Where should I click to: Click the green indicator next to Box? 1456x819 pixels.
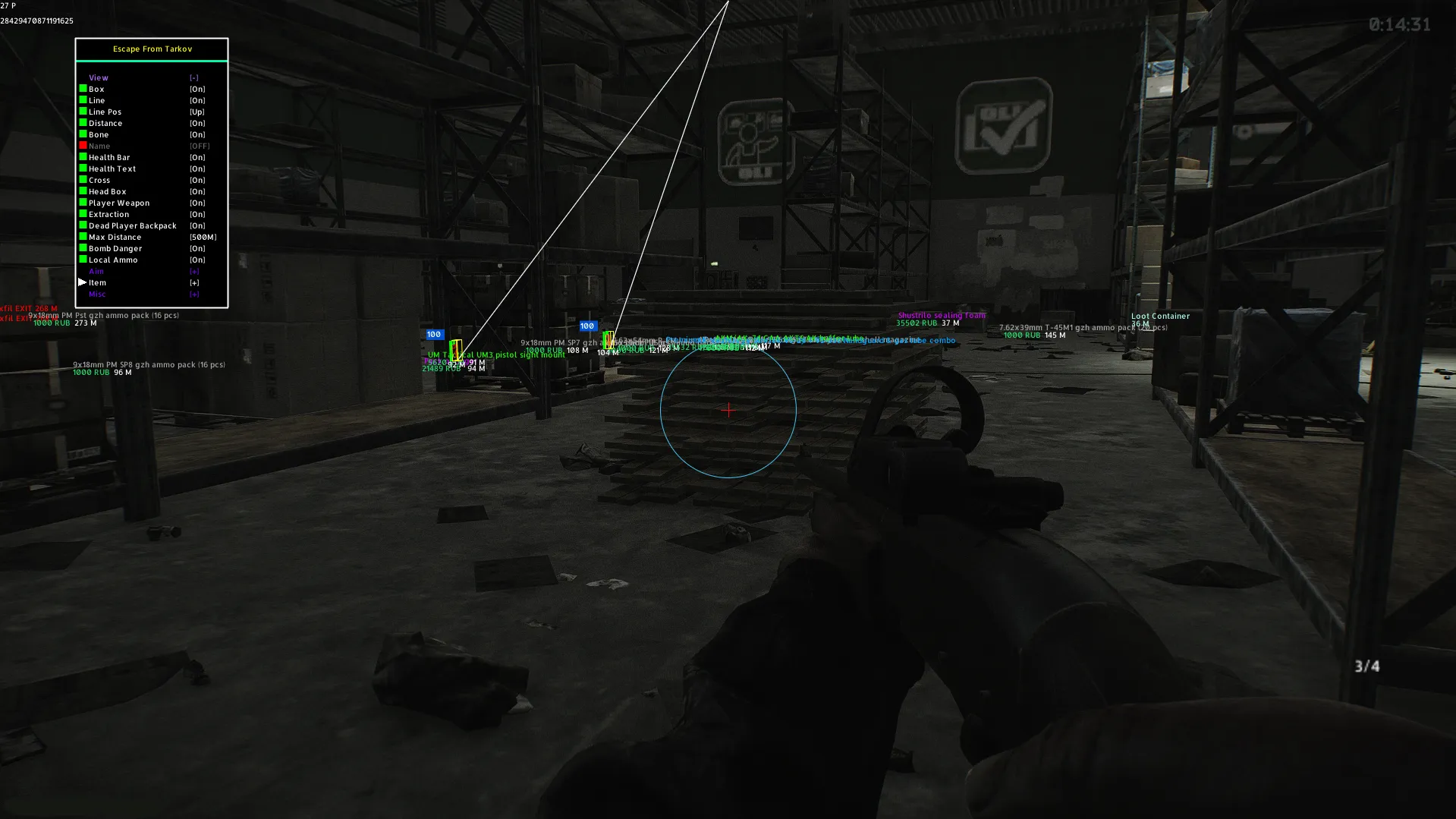(83, 89)
